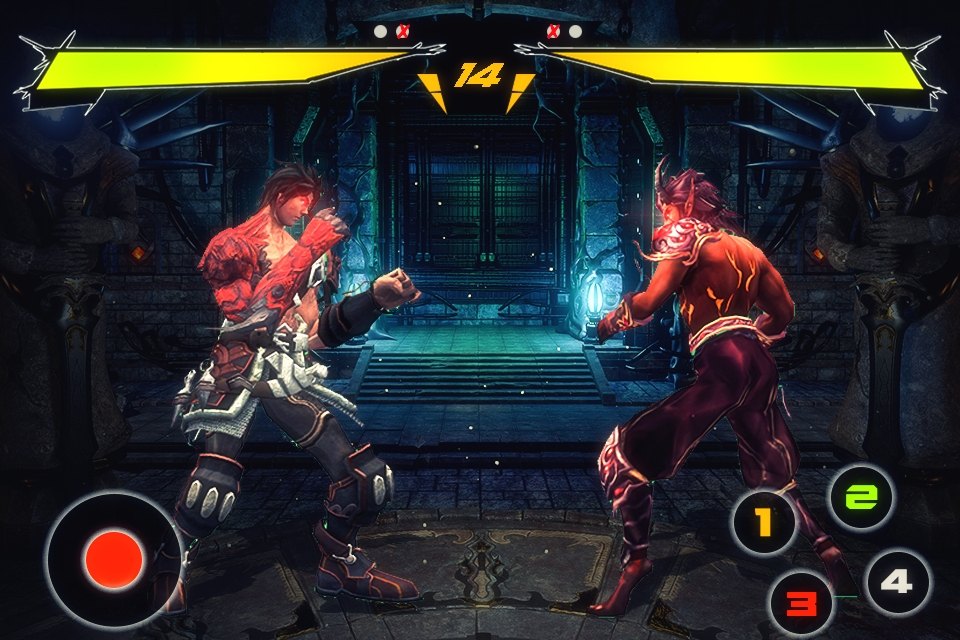Click the red virtual joystick knob
The height and width of the screenshot is (640, 960).
click(x=114, y=559)
